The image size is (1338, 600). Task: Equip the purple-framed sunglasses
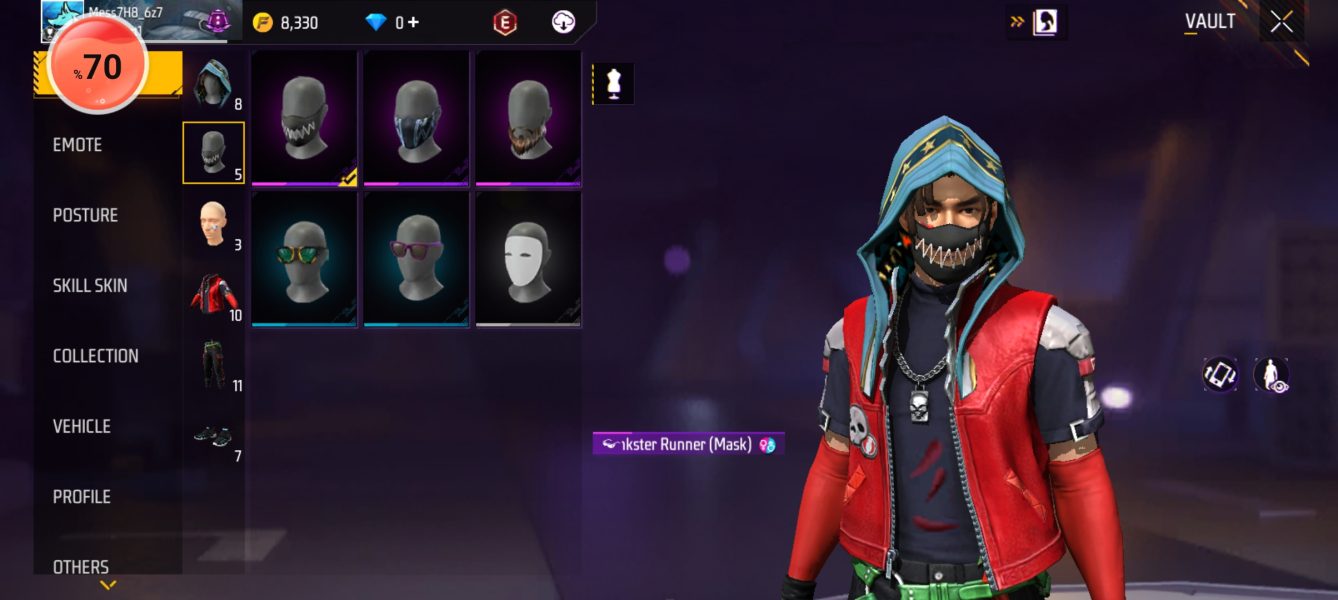[416, 258]
